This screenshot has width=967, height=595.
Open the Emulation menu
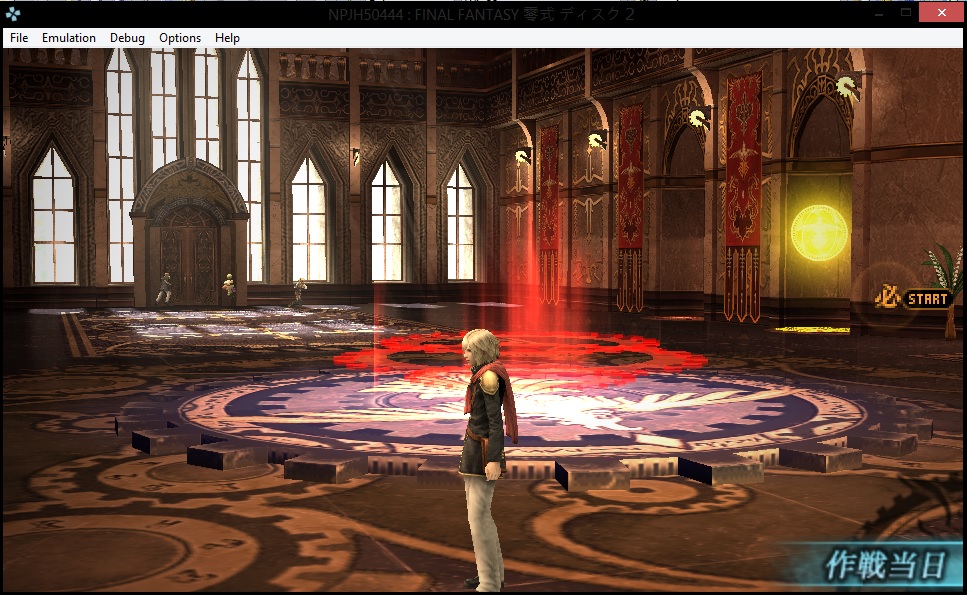(69, 38)
